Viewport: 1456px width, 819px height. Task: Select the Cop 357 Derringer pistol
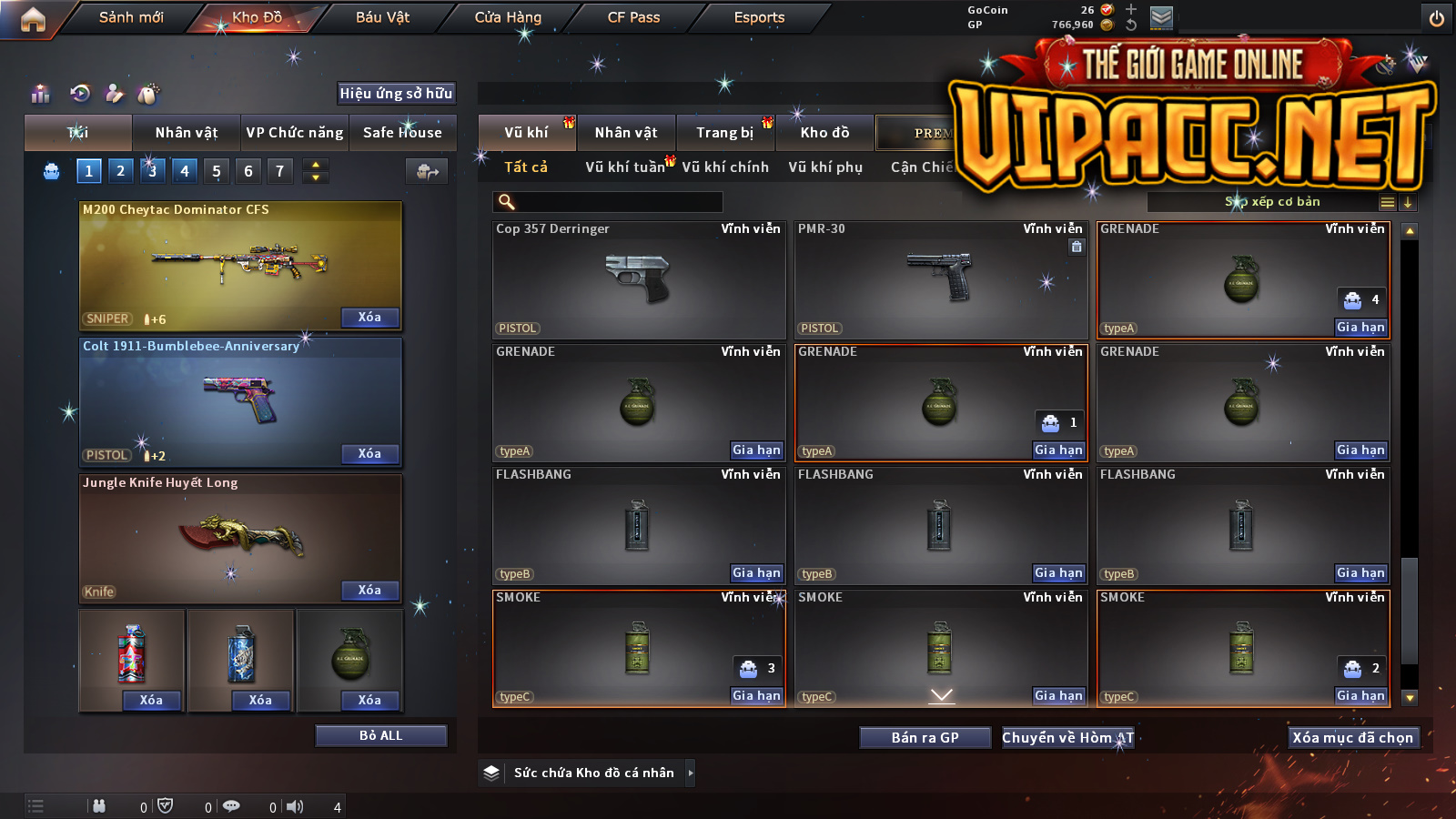(x=638, y=279)
